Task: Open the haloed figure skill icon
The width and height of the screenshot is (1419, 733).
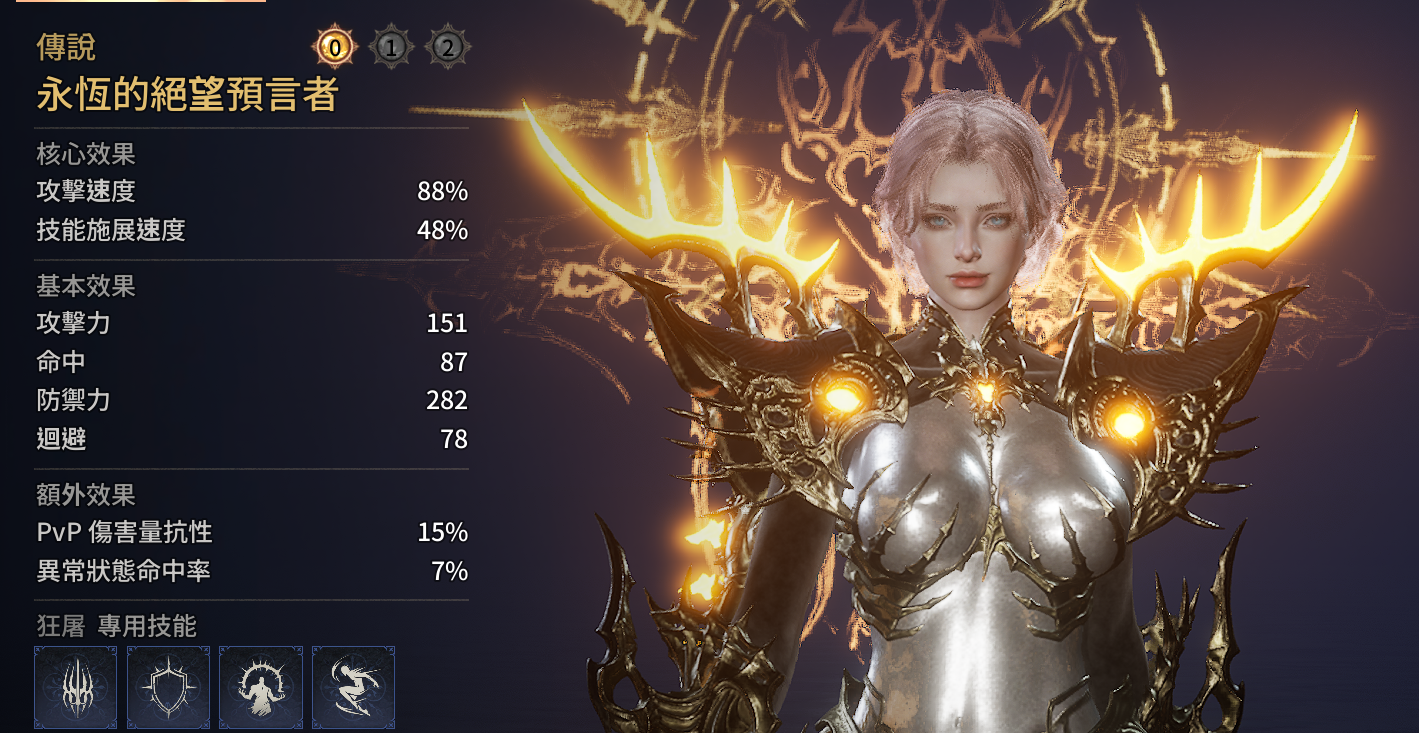Action: [x=261, y=687]
